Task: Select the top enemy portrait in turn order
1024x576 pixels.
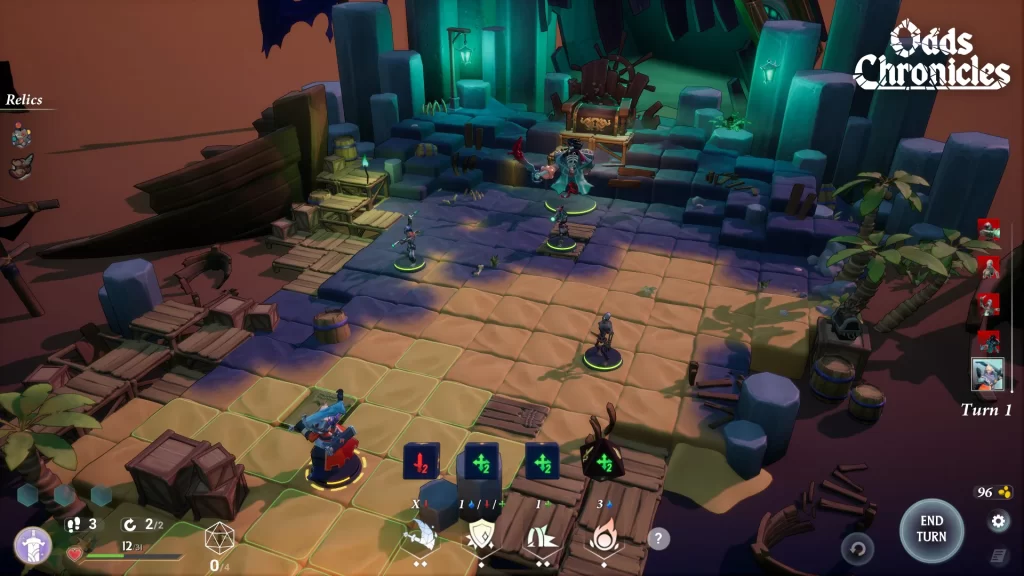Action: pyautogui.click(x=988, y=230)
